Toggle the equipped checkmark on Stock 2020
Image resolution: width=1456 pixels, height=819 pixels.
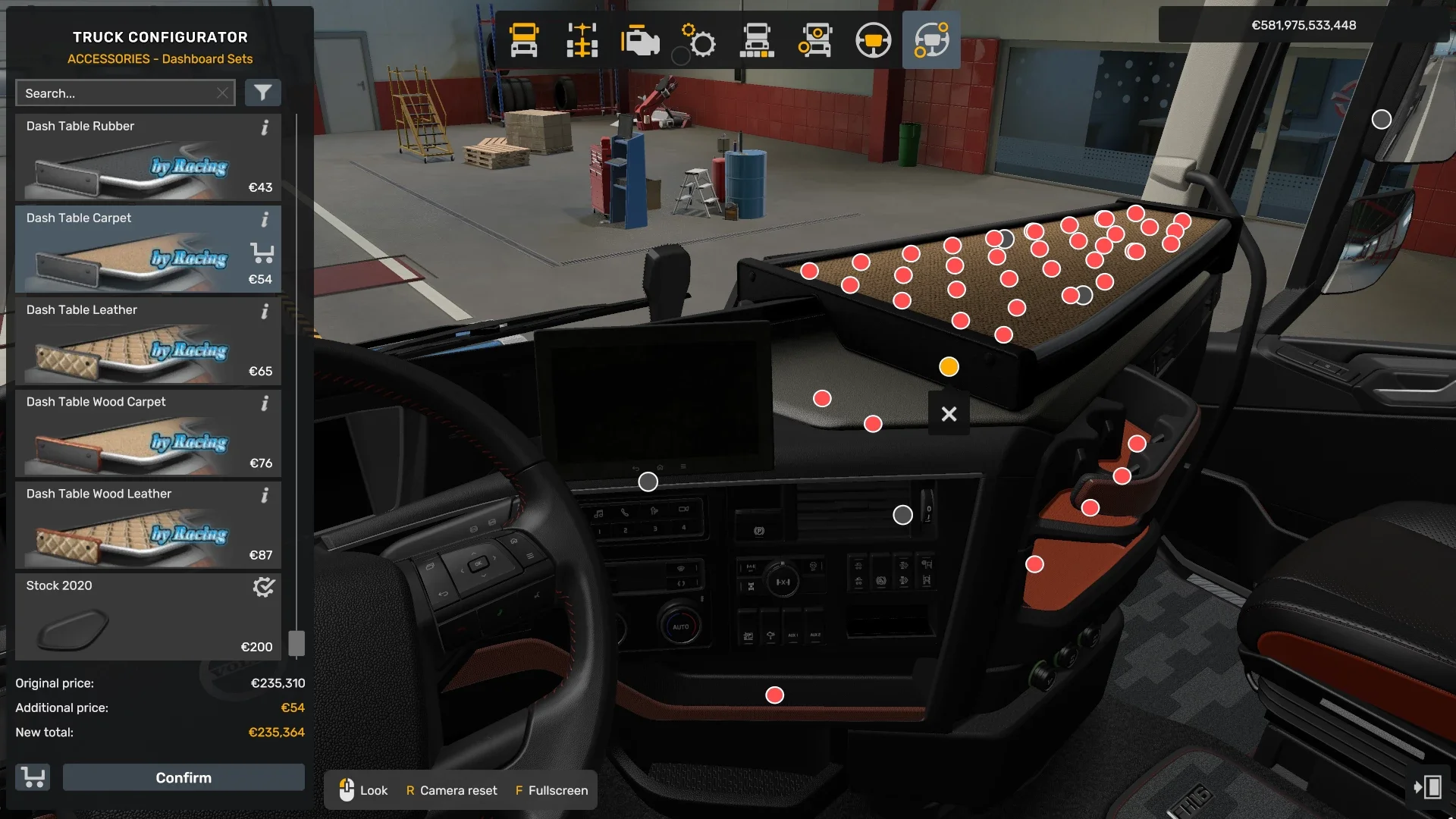[x=262, y=586]
